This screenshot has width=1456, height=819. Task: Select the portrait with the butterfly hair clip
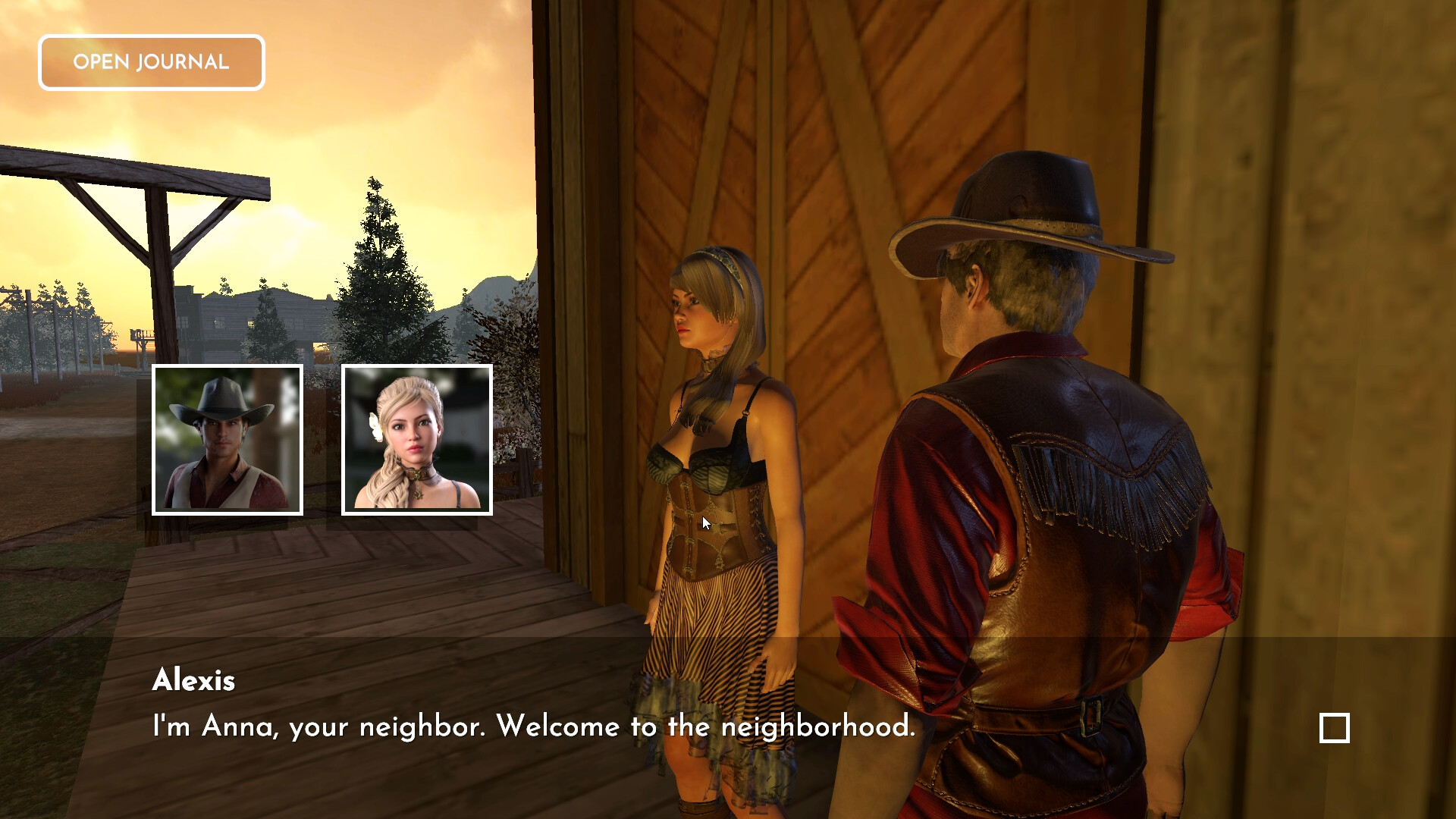[416, 440]
